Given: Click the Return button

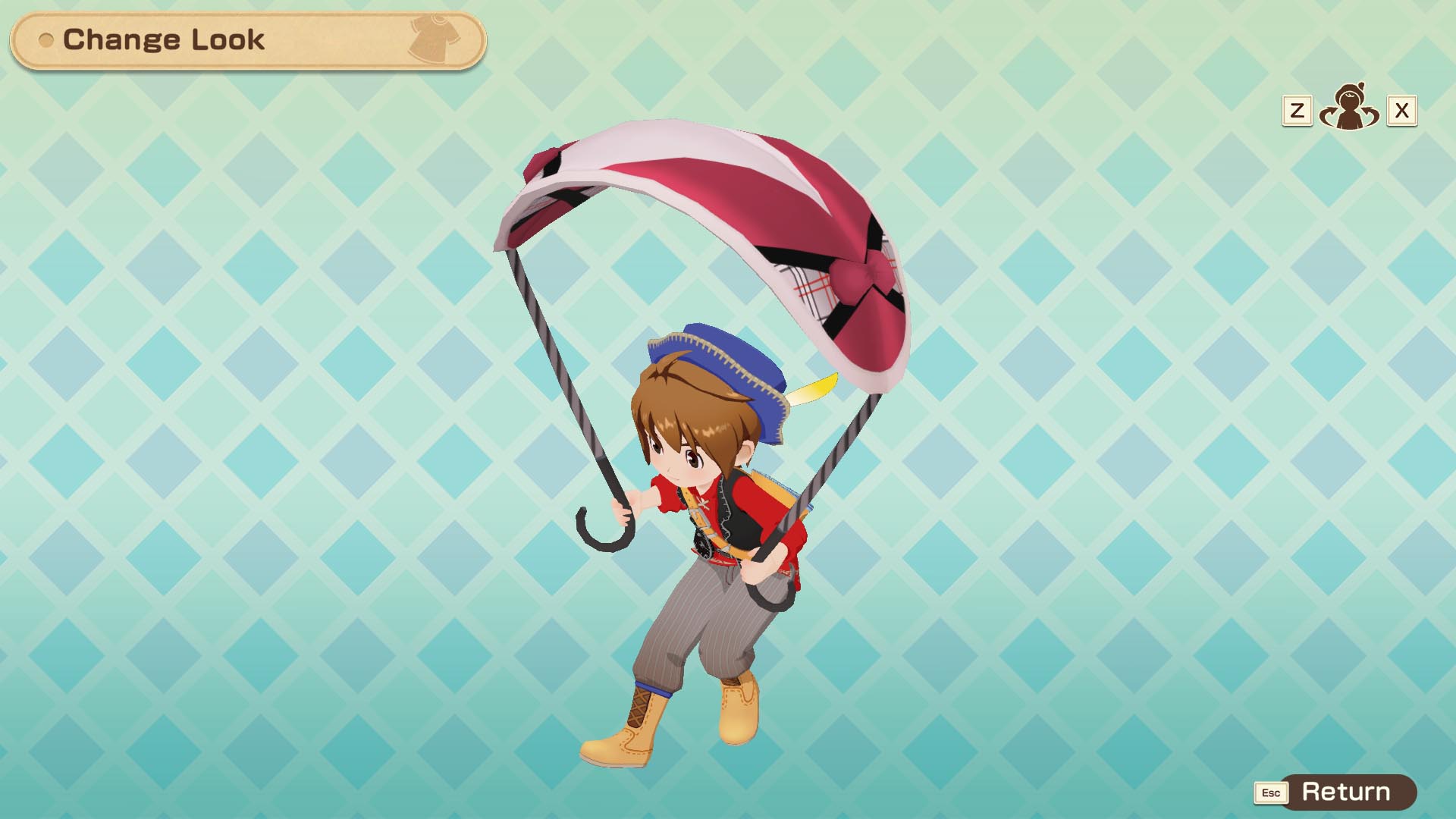Looking at the screenshot, I should point(1345,792).
